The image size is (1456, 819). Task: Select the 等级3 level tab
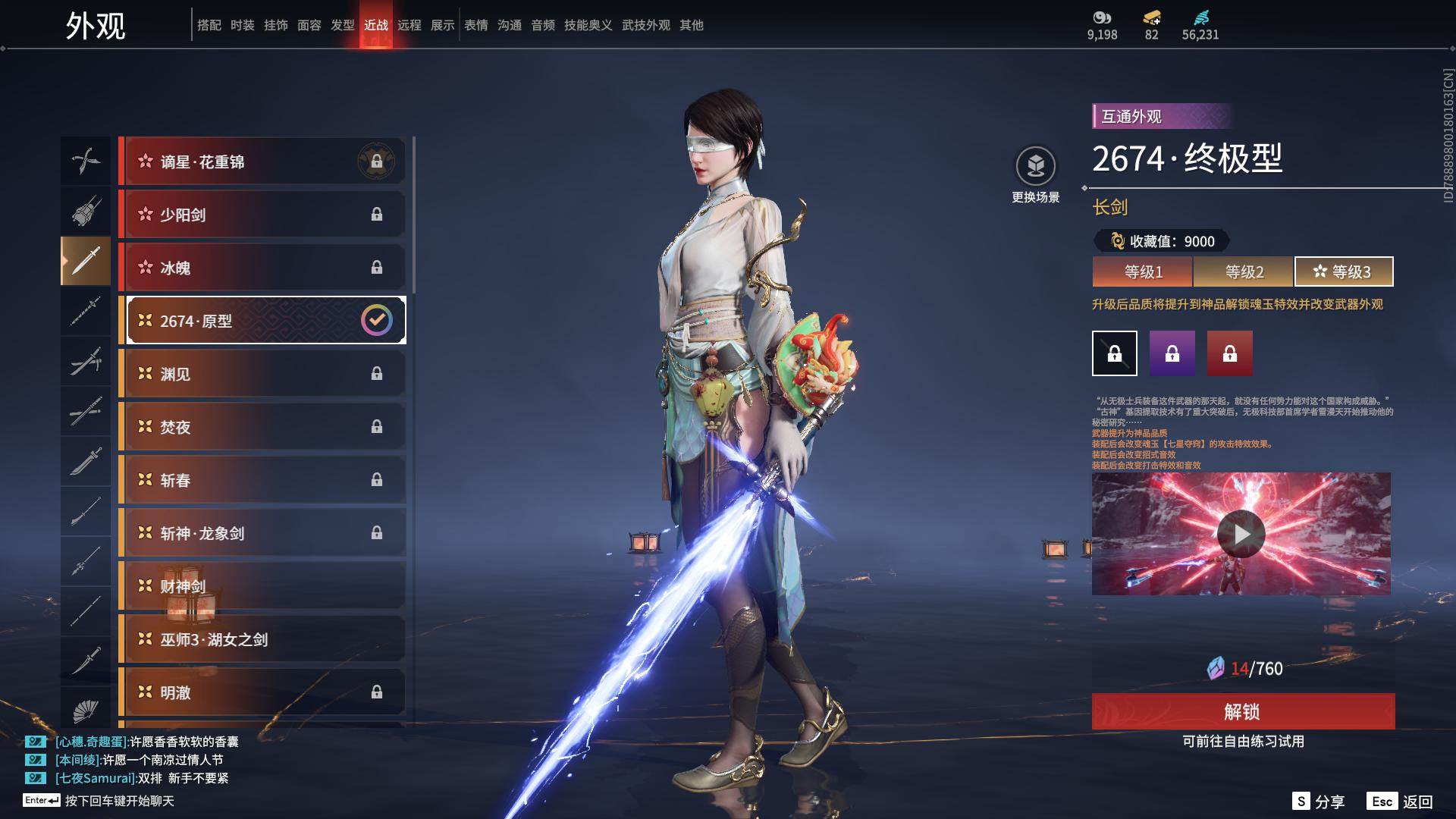pos(1343,271)
